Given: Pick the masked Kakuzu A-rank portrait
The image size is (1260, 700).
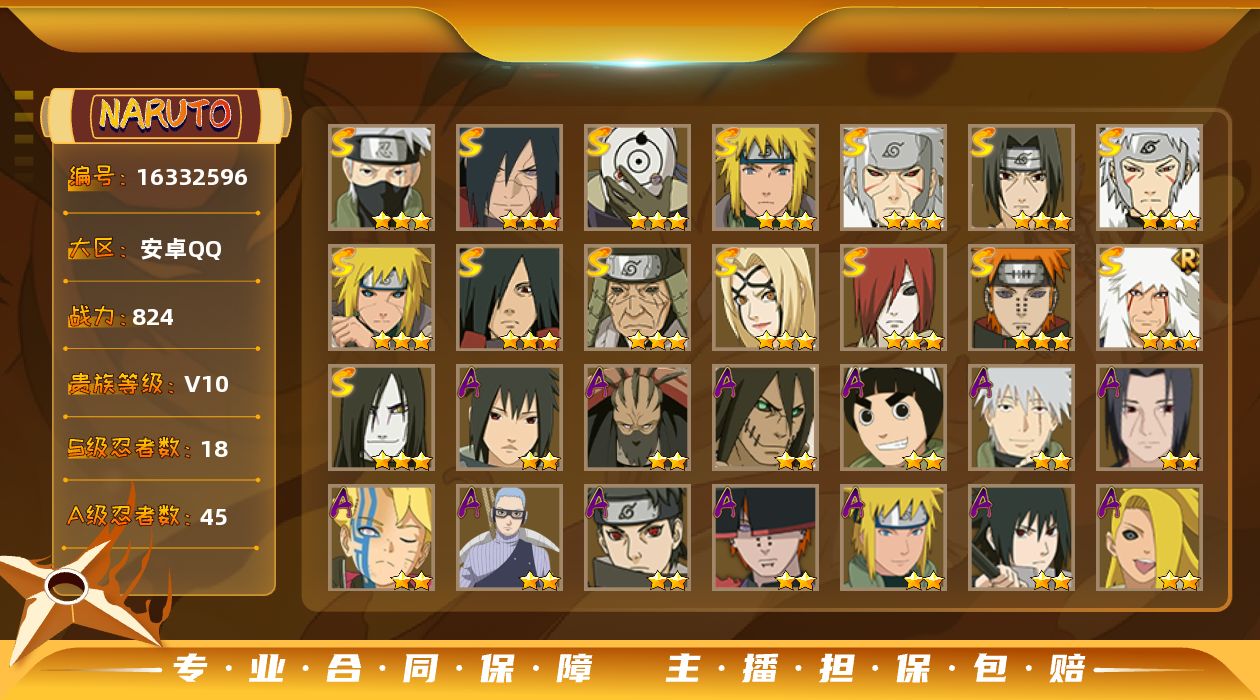Looking at the screenshot, I should (637, 417).
